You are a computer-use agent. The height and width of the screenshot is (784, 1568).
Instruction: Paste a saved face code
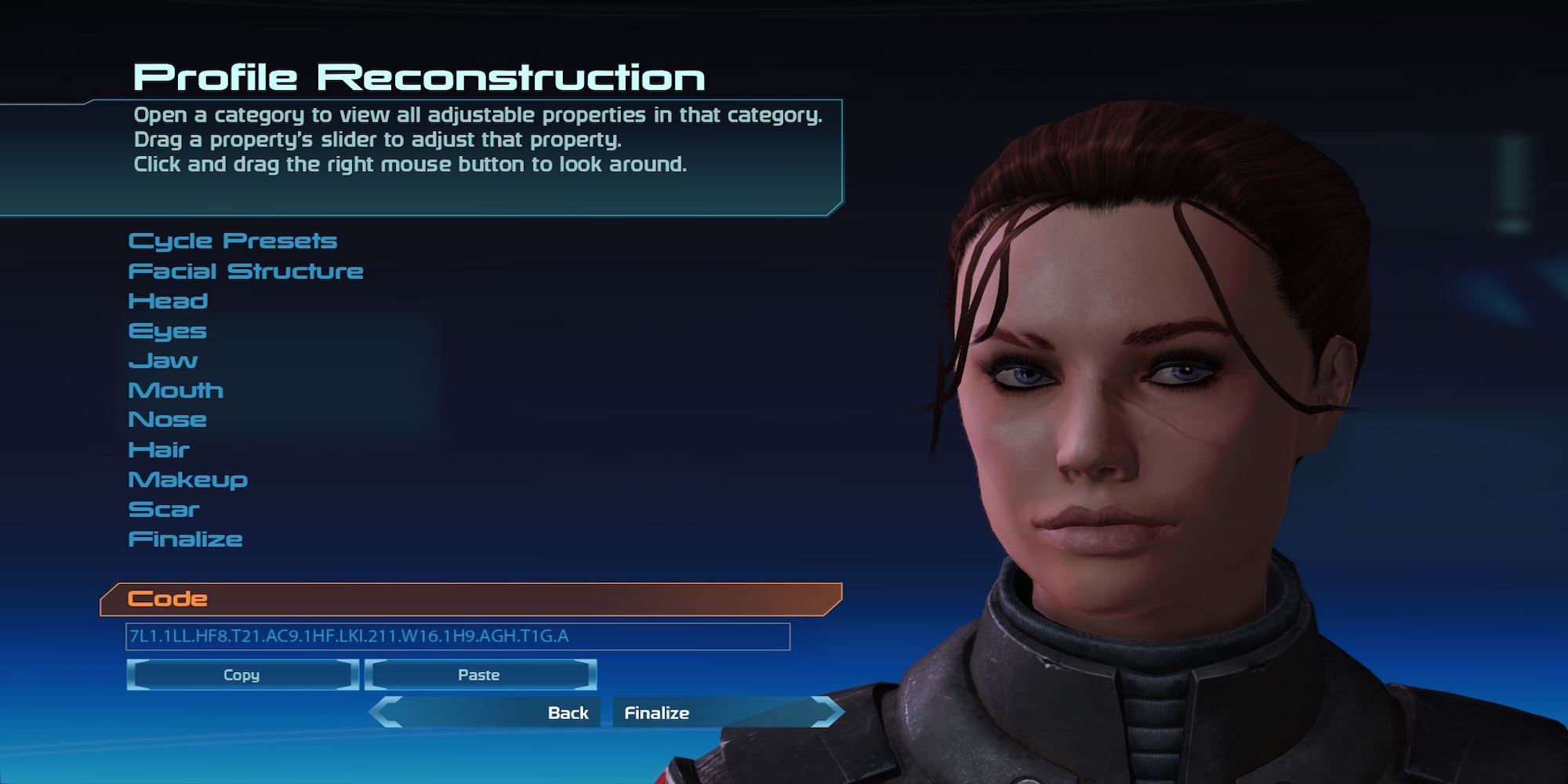[481, 674]
